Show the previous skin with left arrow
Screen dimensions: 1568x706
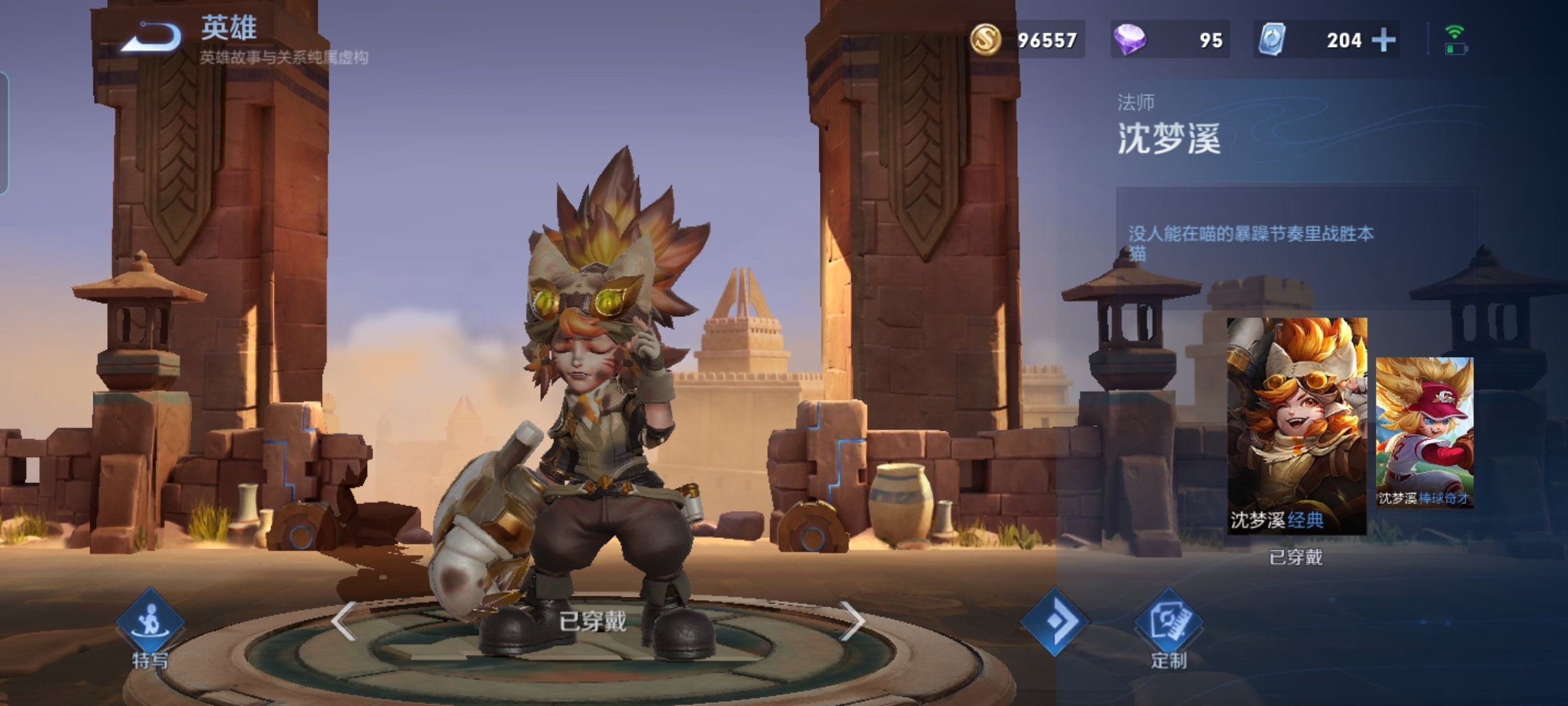coord(344,620)
